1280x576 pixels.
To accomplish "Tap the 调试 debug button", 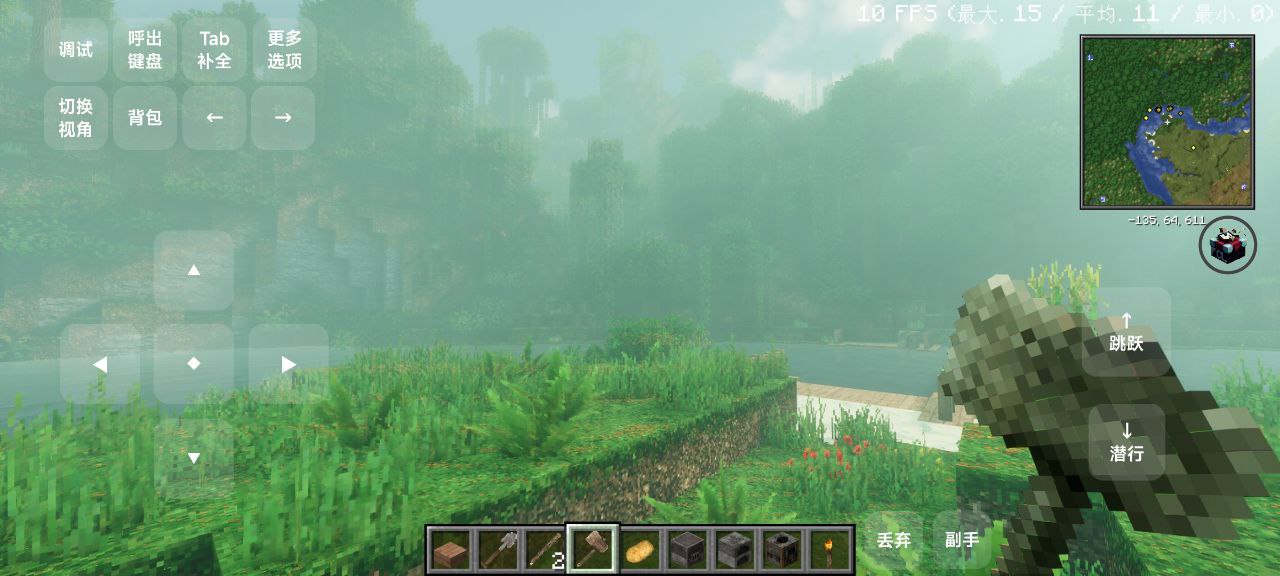I will 76,50.
